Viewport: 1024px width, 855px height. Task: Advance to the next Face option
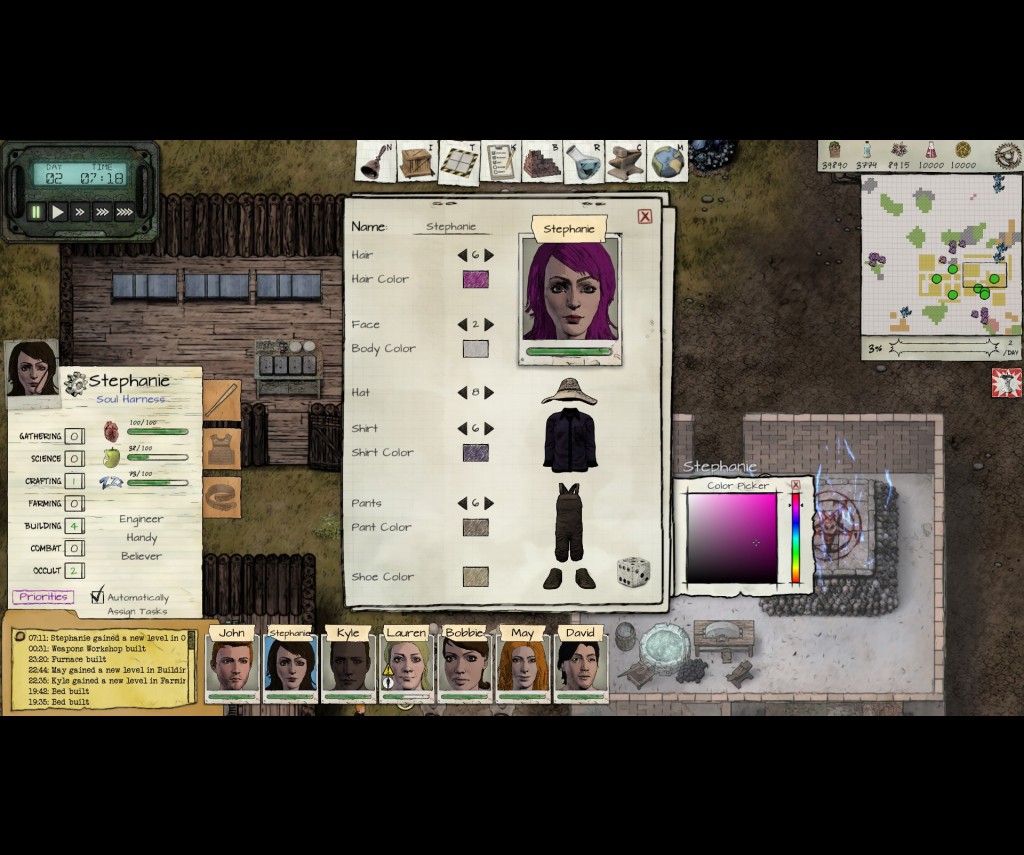[x=489, y=325]
